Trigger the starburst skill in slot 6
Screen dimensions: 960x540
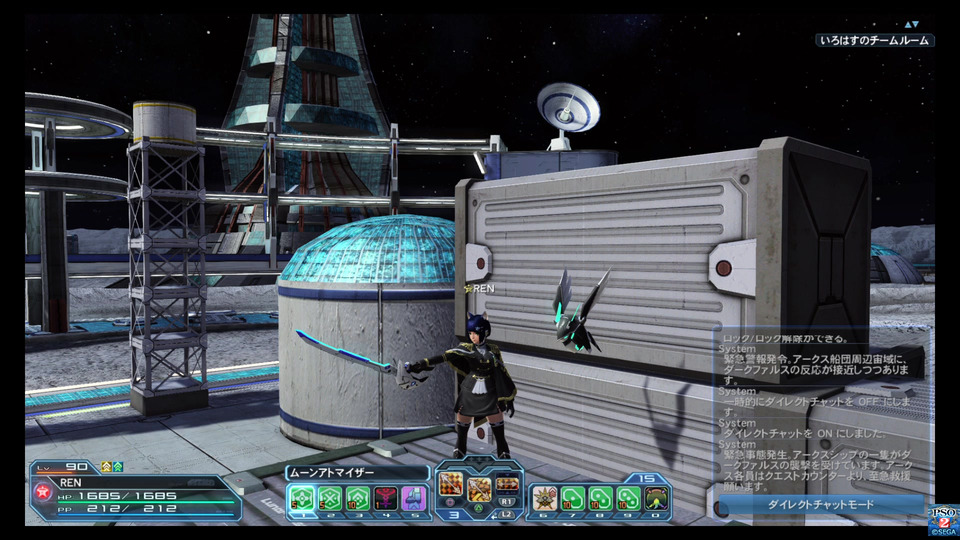(544, 498)
